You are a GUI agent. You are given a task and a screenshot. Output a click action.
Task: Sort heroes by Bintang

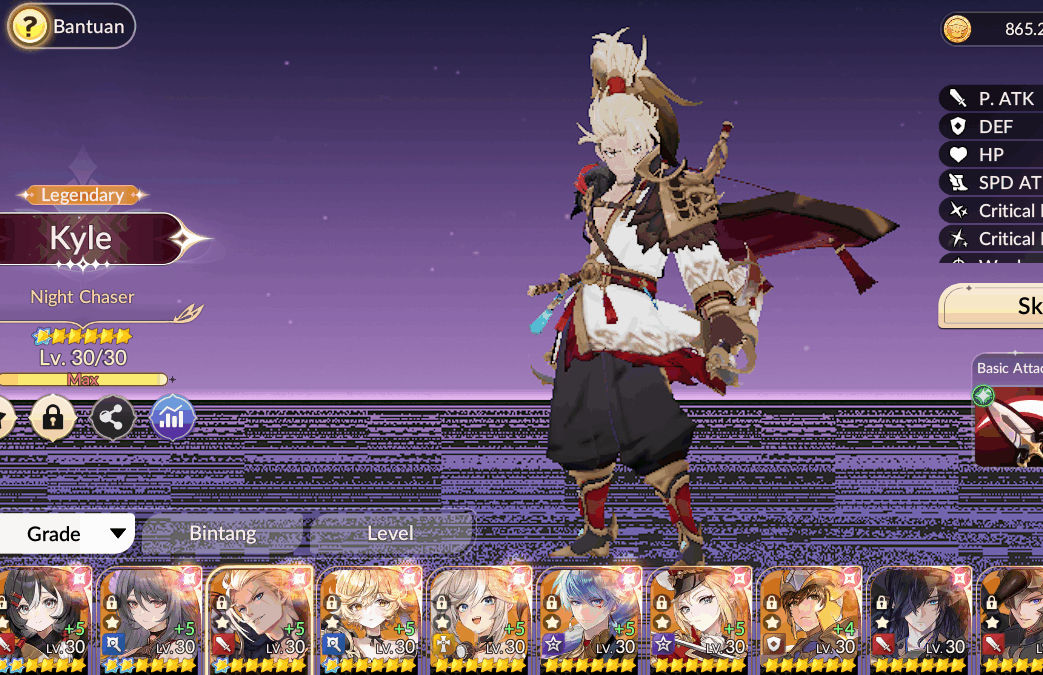223,533
